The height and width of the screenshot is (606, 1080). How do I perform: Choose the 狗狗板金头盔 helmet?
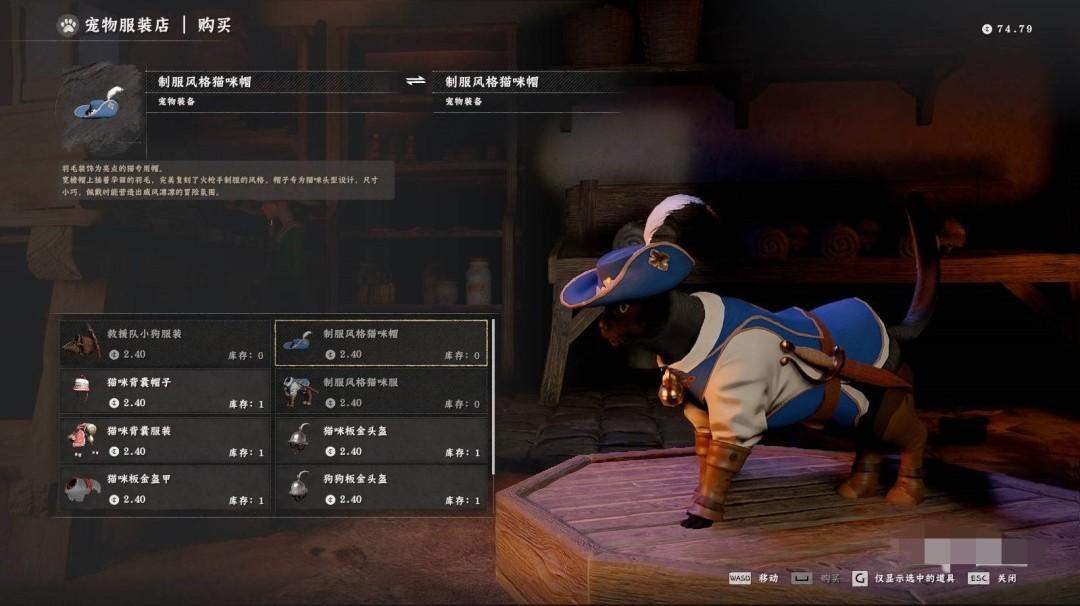point(381,488)
